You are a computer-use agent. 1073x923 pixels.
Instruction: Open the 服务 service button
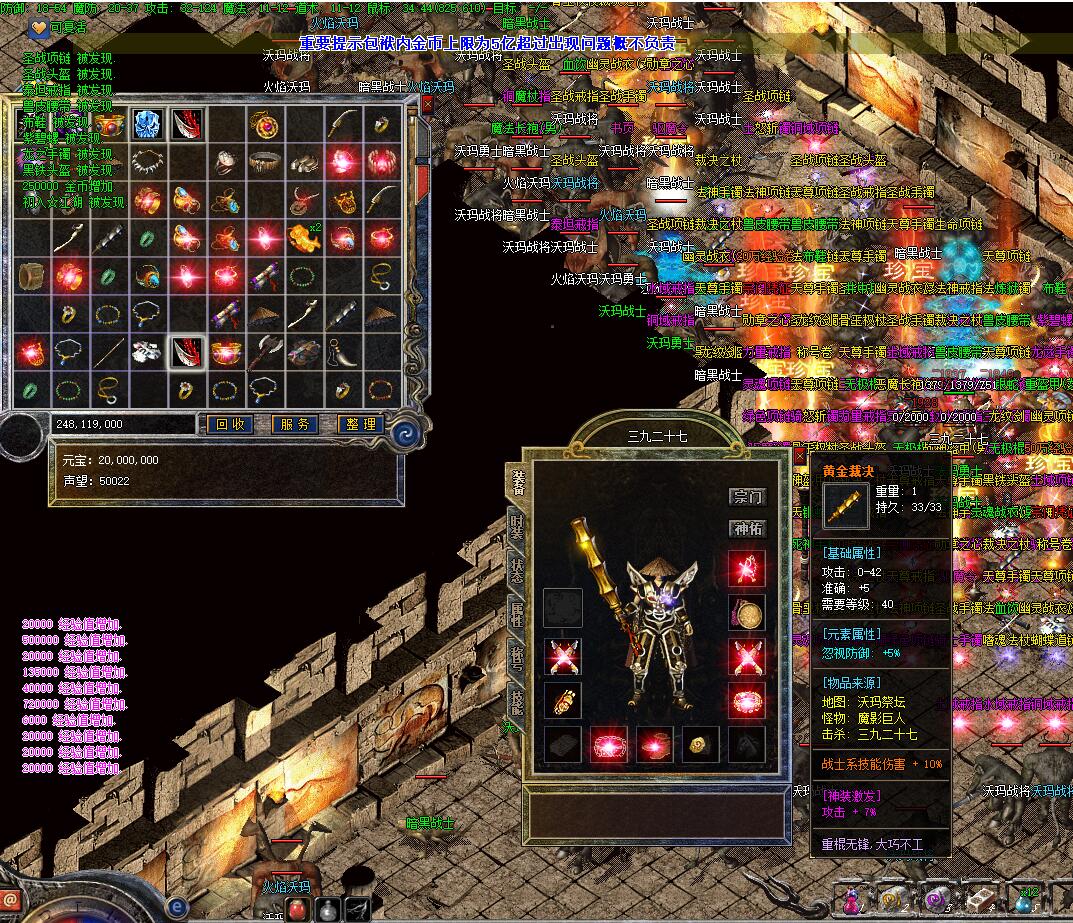pyautogui.click(x=295, y=424)
